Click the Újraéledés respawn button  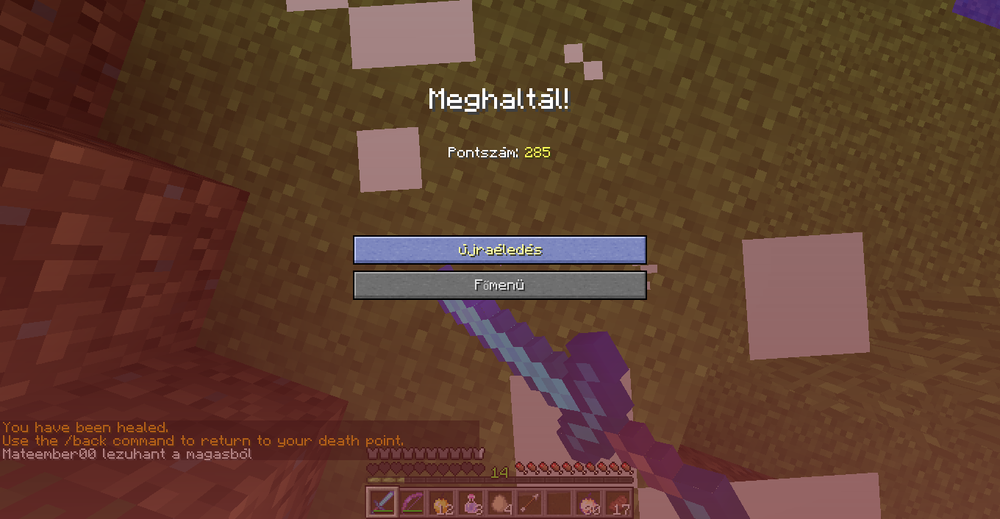point(499,250)
